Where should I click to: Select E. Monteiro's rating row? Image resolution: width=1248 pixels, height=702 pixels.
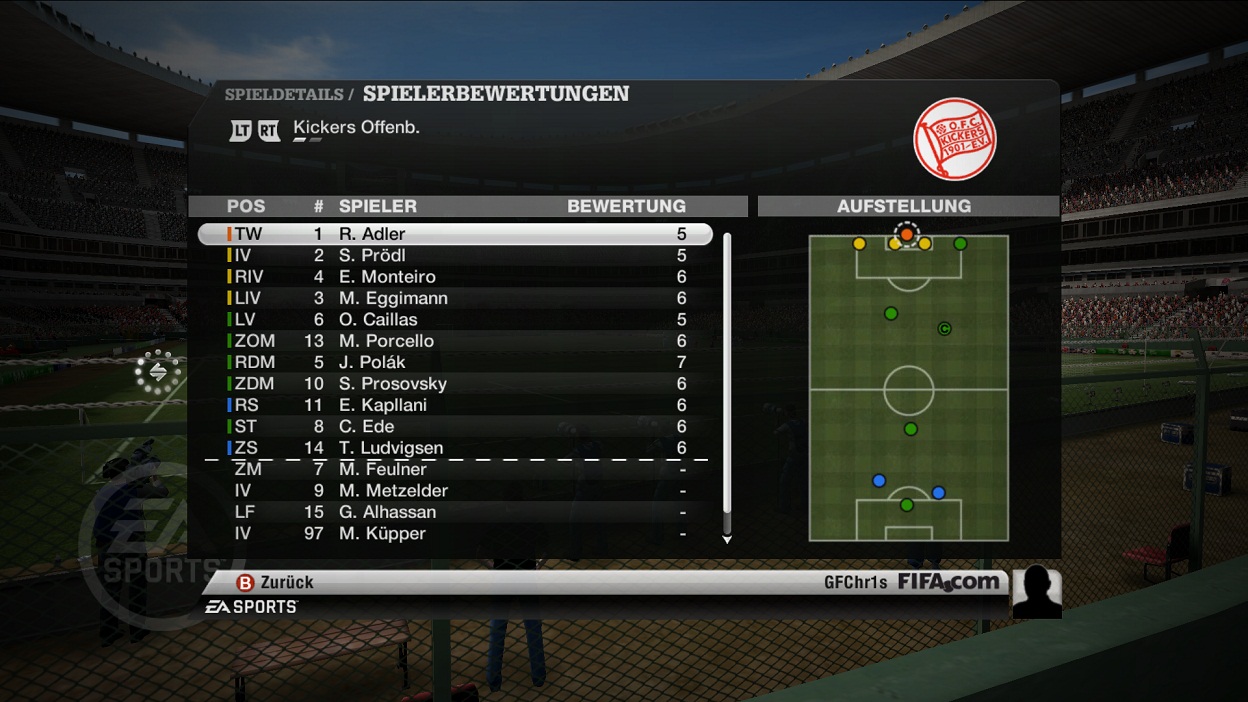[x=455, y=277]
